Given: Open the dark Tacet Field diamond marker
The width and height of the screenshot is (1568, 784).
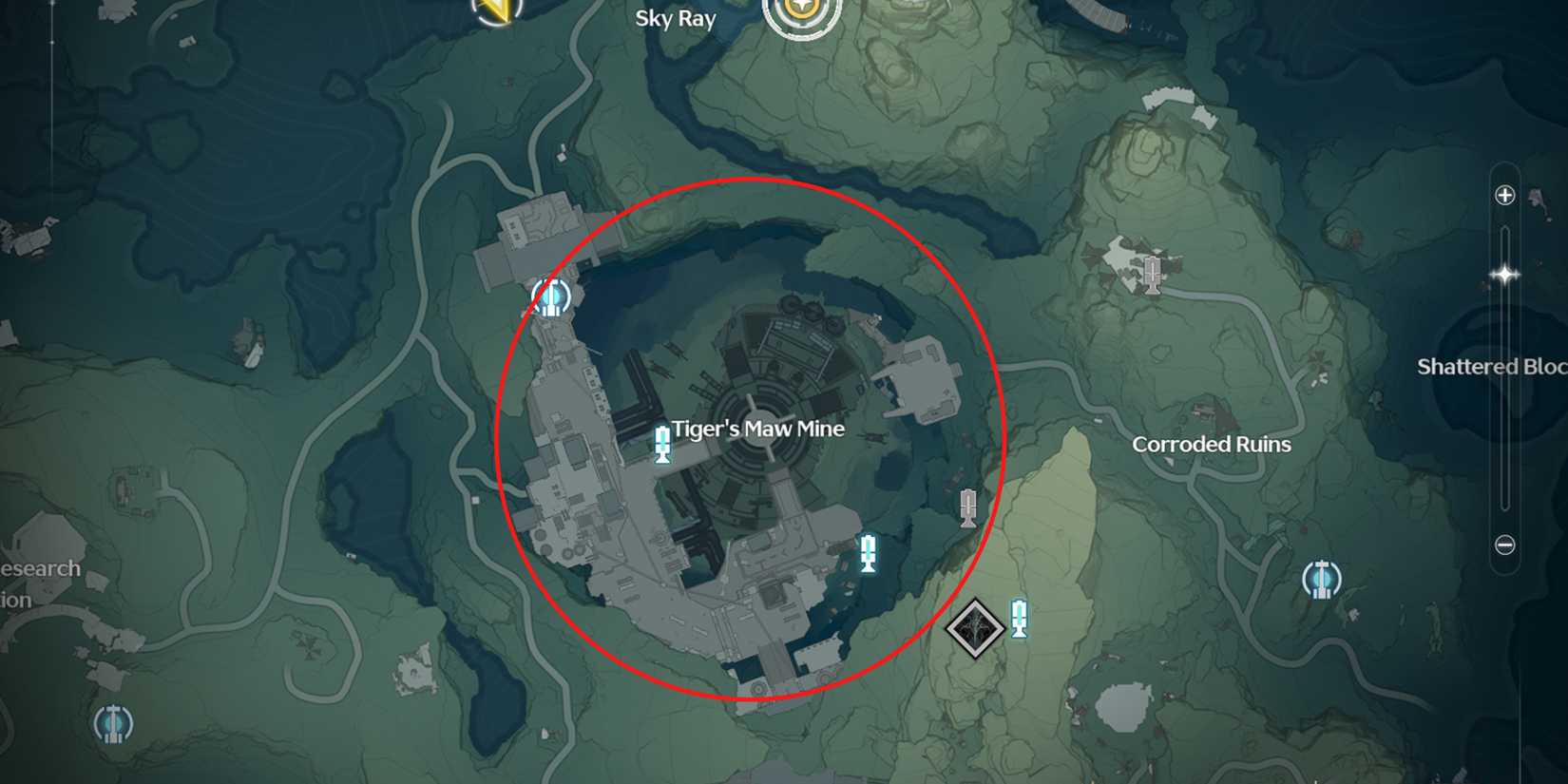Looking at the screenshot, I should (x=973, y=627).
